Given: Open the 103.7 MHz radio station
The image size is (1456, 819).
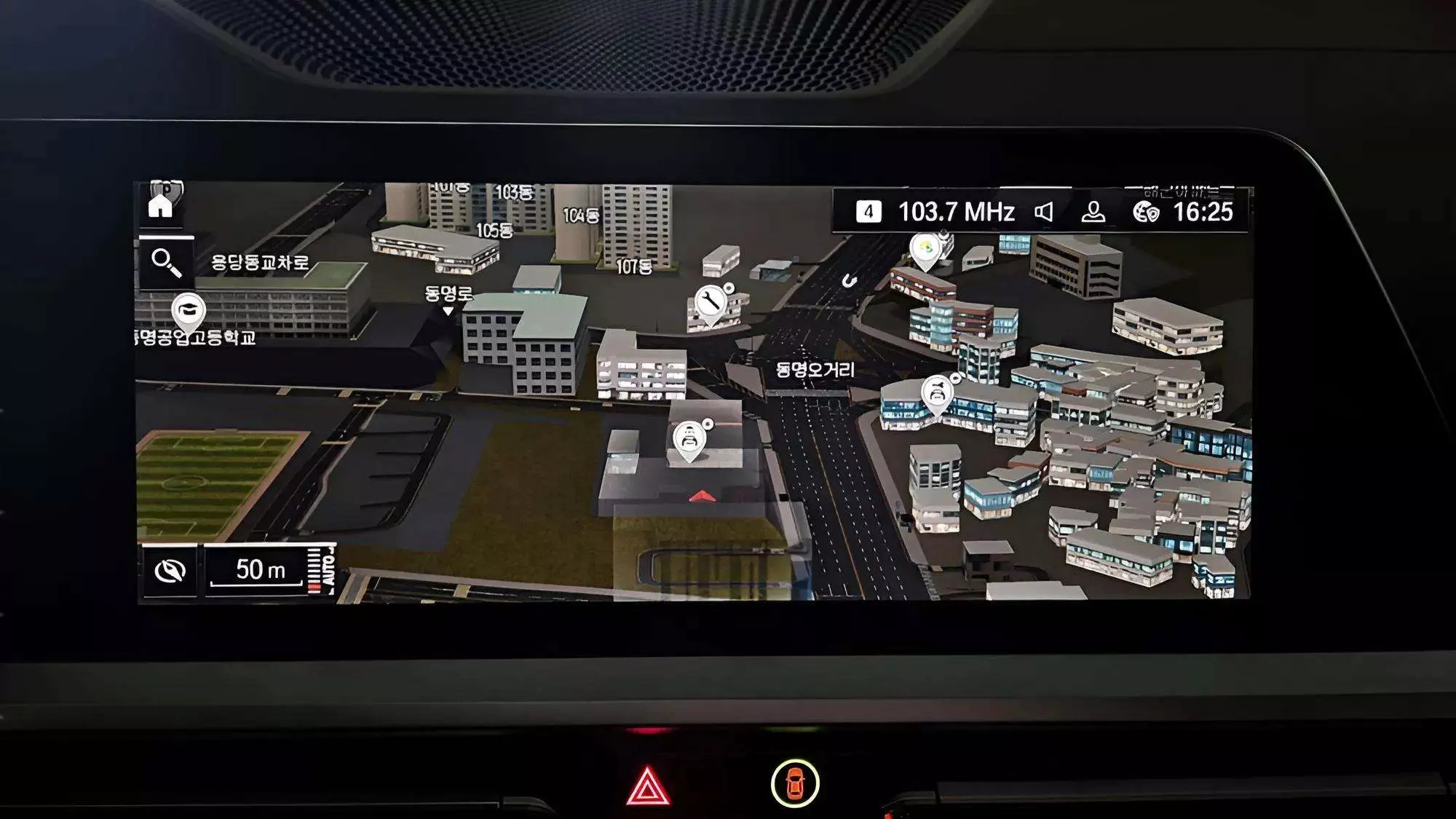Looking at the screenshot, I should [955, 212].
